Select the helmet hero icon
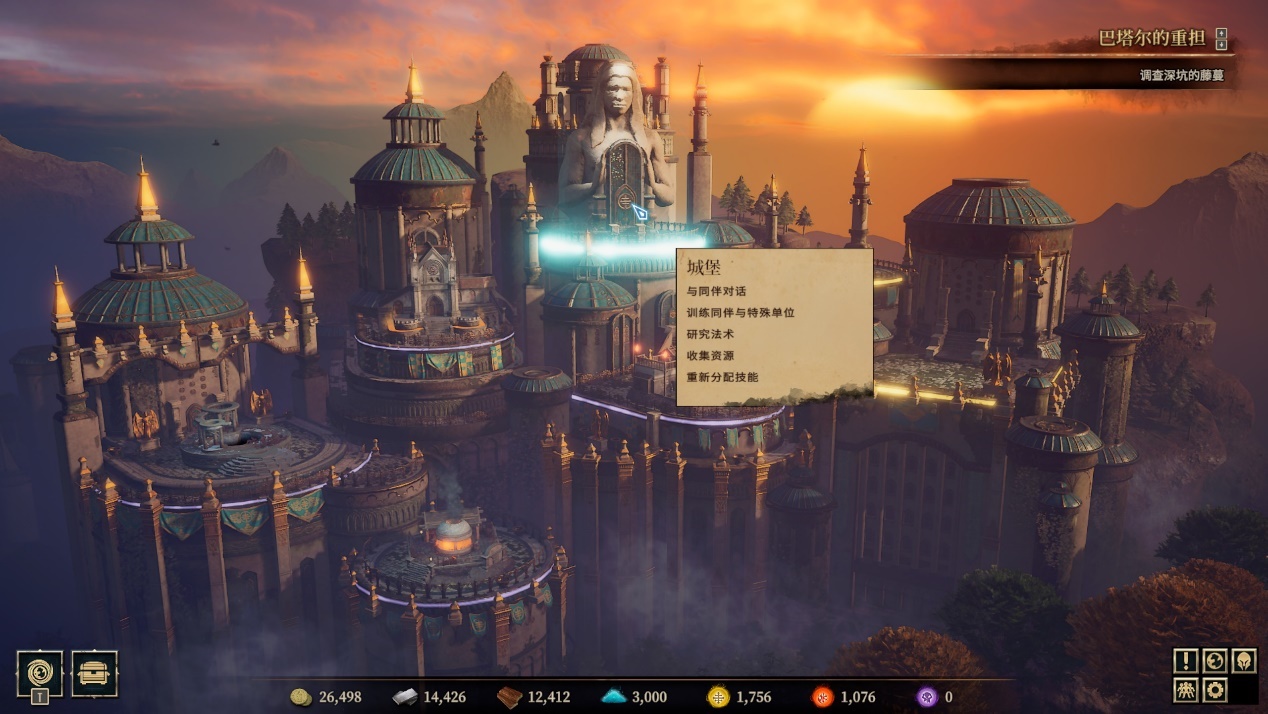Viewport: 1268px width, 714px height. [x=1243, y=661]
